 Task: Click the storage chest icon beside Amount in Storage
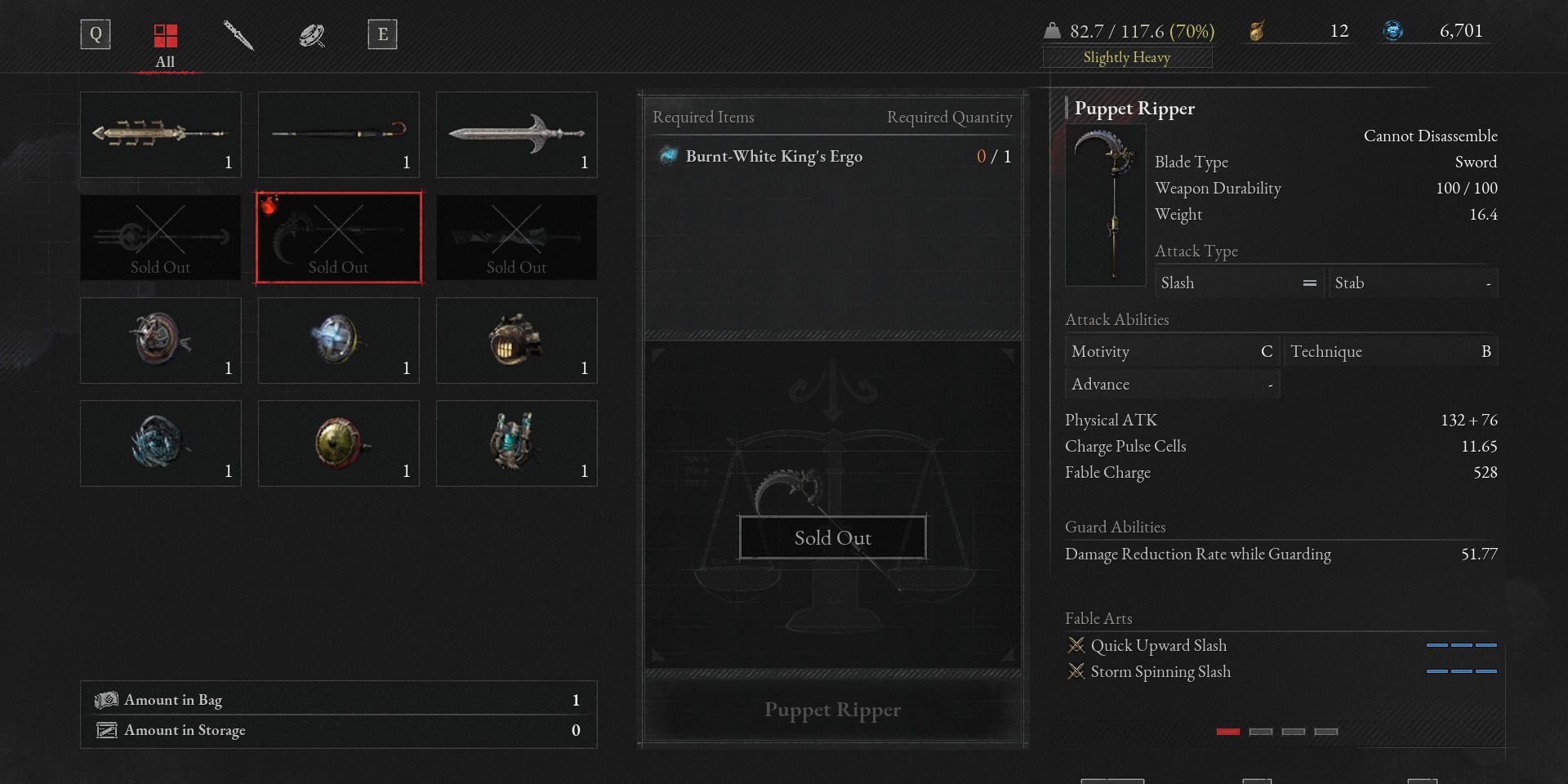[106, 730]
